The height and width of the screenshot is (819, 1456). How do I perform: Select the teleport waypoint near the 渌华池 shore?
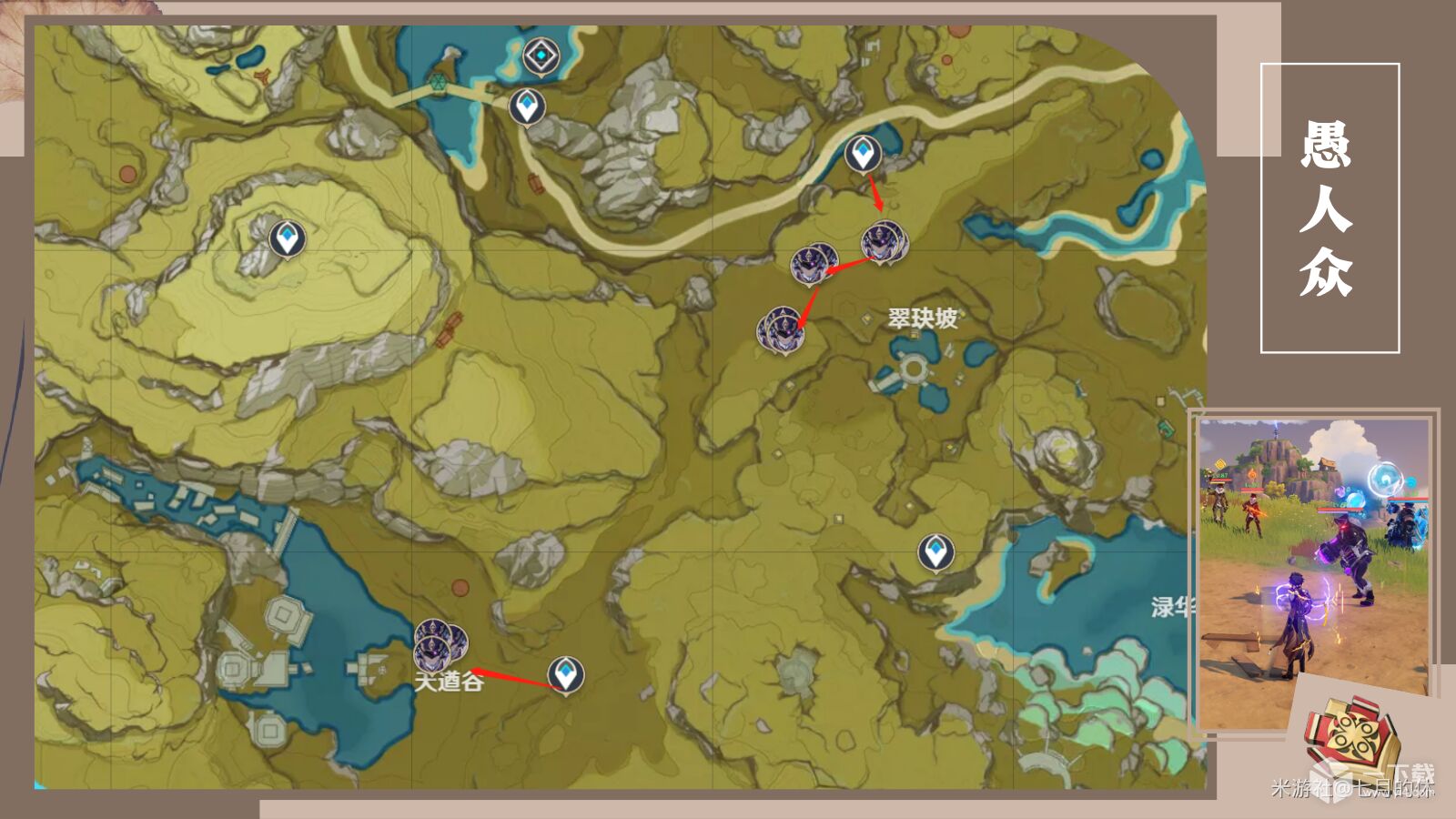[x=935, y=551]
